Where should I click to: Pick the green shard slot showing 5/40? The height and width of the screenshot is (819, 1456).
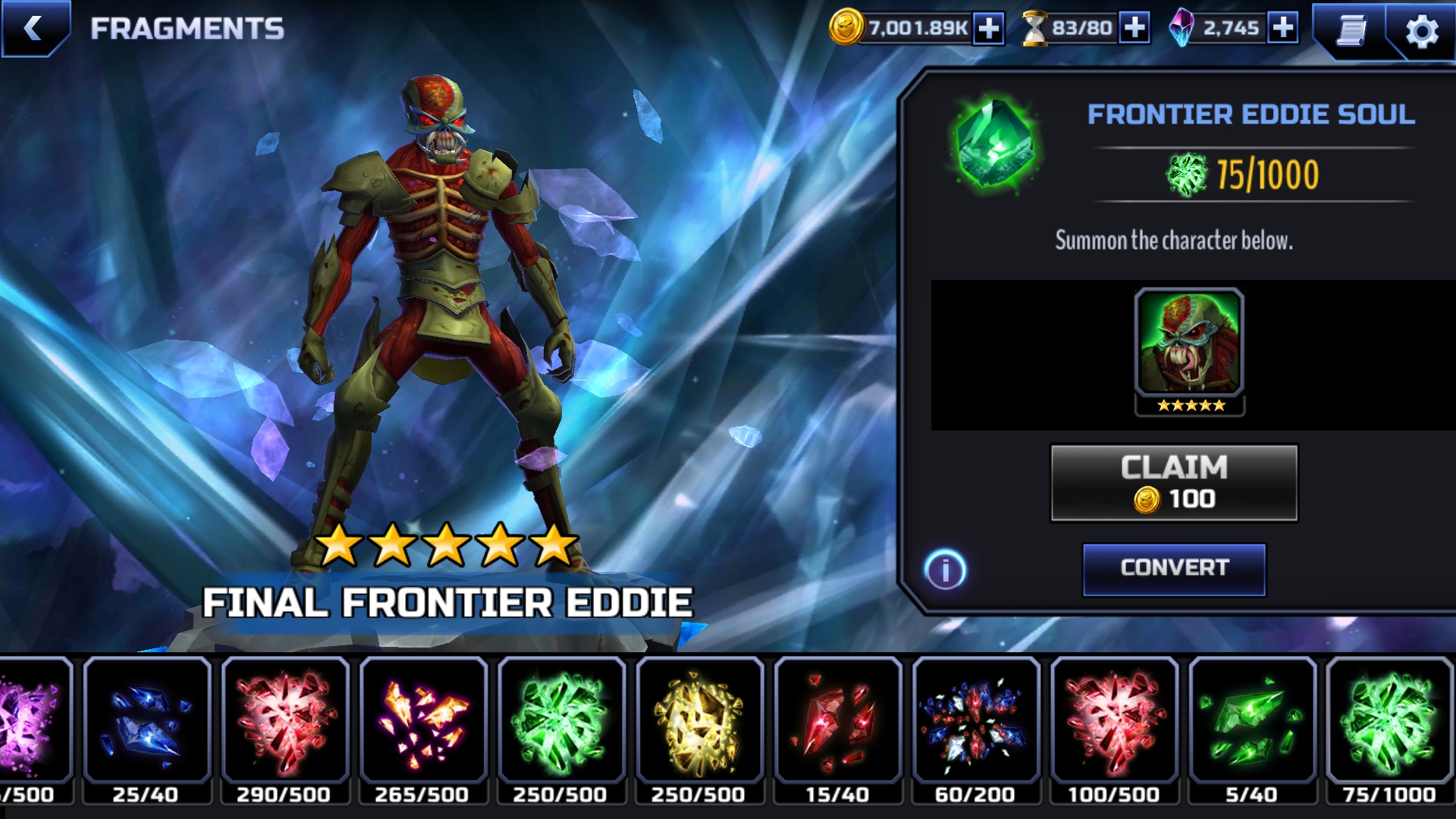[x=1252, y=728]
